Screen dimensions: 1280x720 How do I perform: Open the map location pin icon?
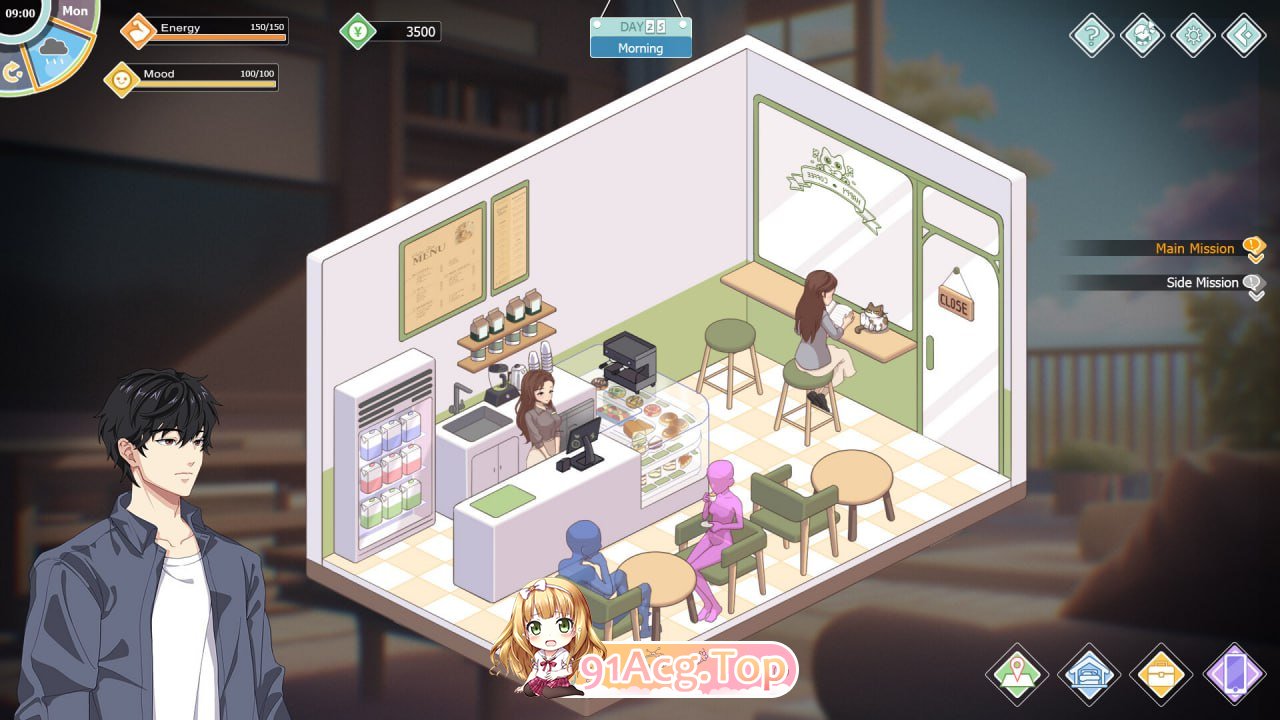[x=1017, y=675]
